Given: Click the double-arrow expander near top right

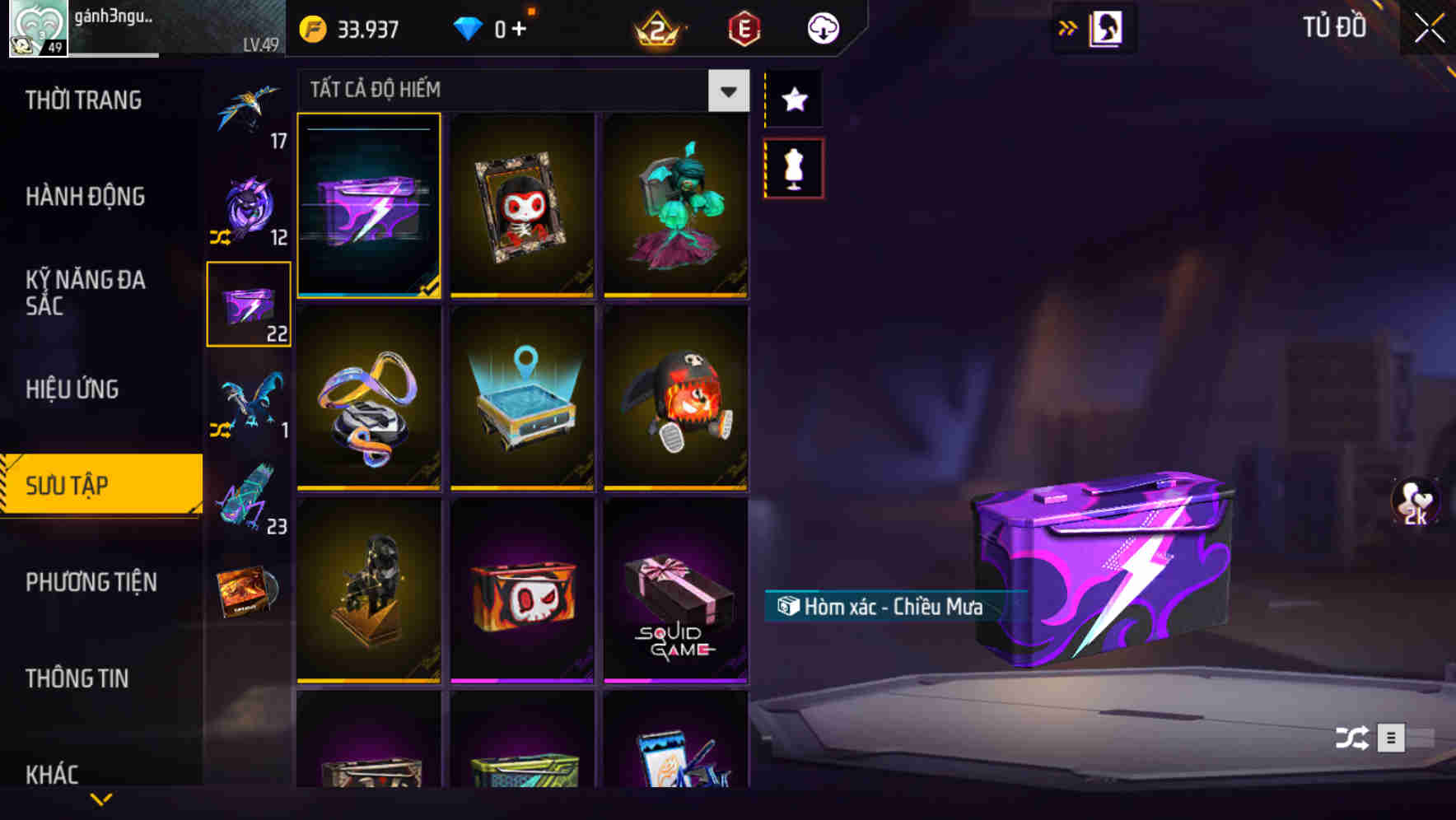Looking at the screenshot, I should tap(1068, 27).
